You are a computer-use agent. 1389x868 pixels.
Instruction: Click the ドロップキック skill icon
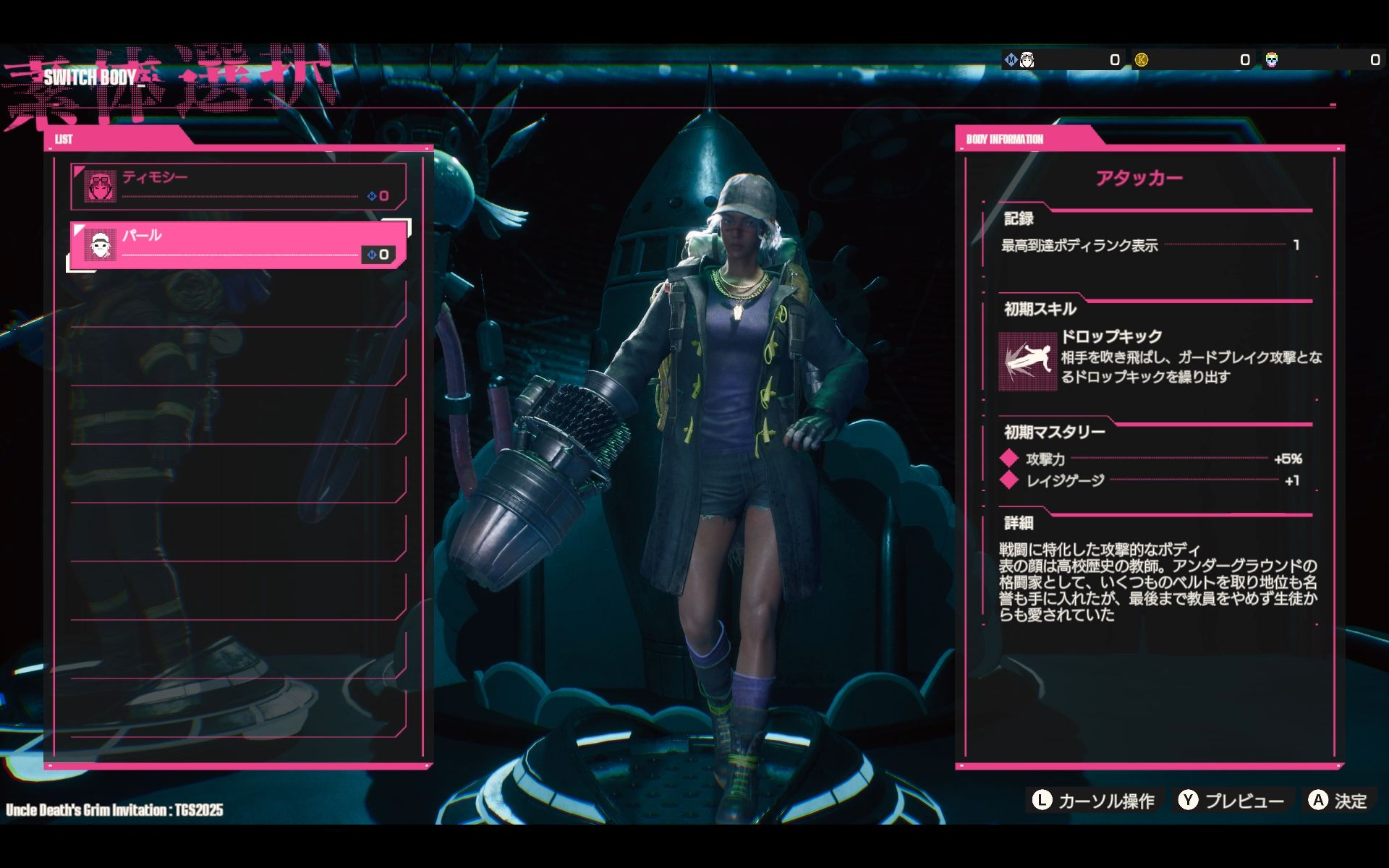(x=1027, y=361)
